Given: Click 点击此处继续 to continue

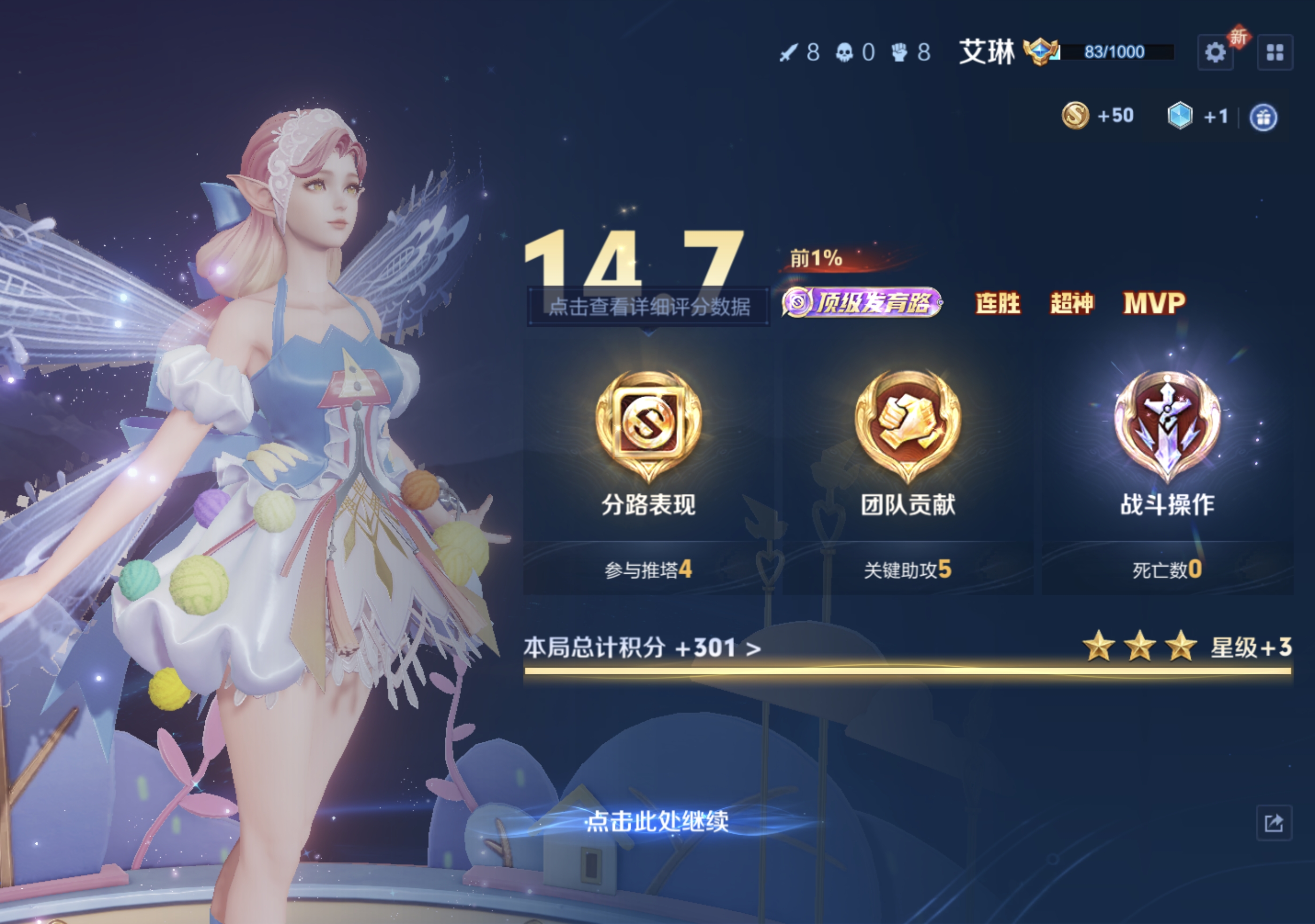Looking at the screenshot, I should (x=657, y=822).
